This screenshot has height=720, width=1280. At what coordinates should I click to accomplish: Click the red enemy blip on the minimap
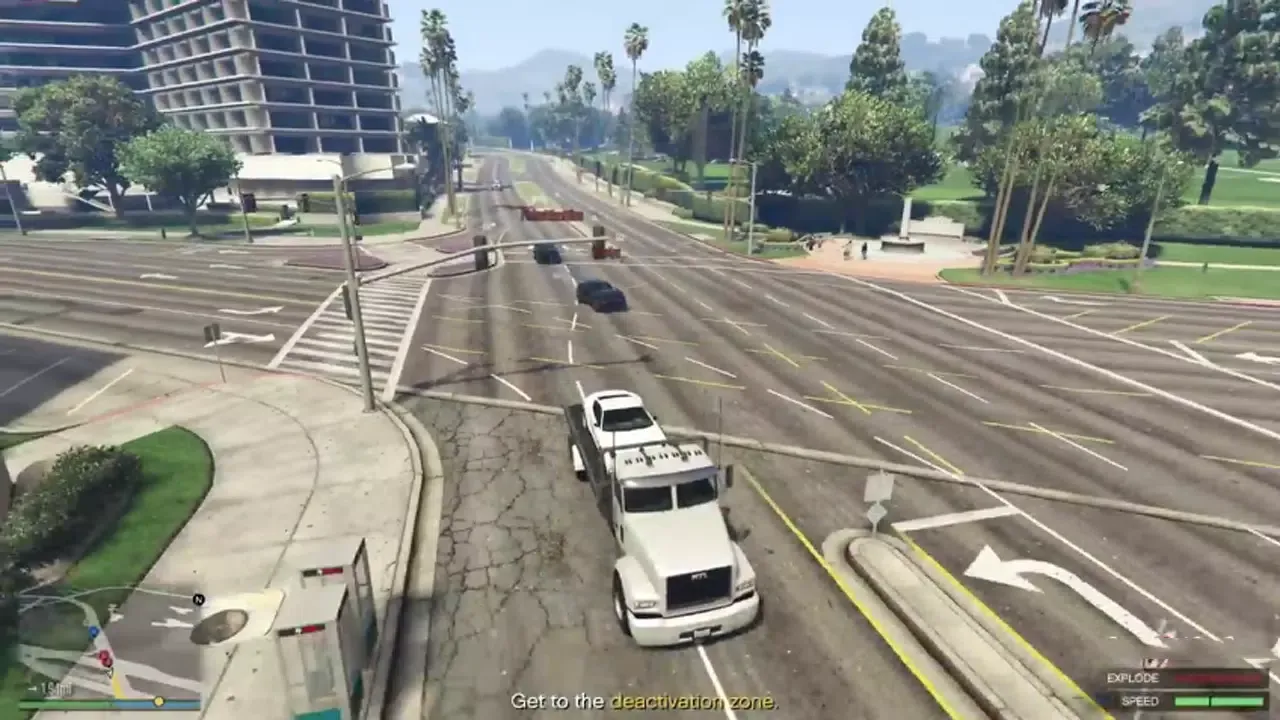(x=103, y=657)
